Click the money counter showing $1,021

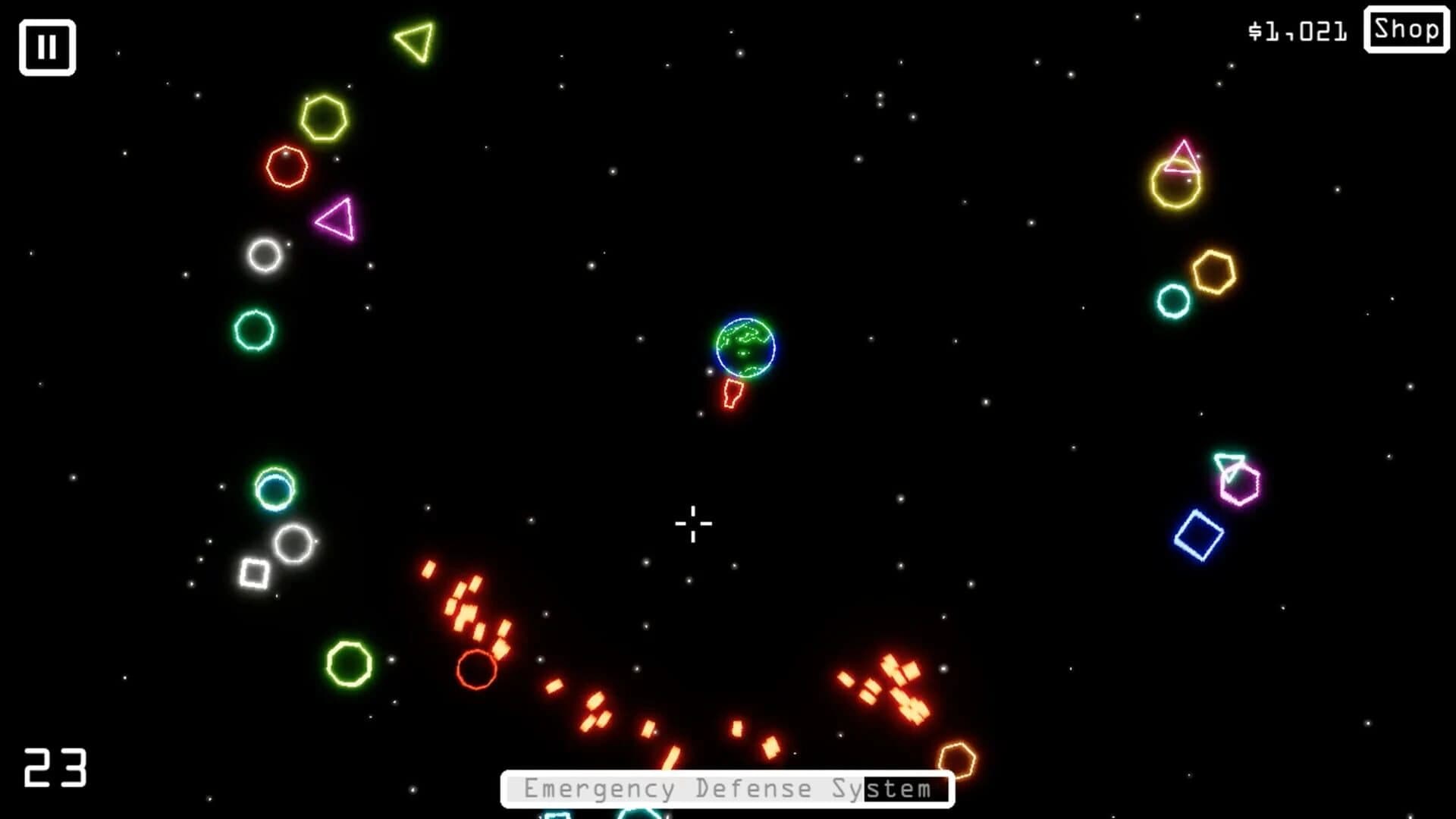click(x=1298, y=30)
